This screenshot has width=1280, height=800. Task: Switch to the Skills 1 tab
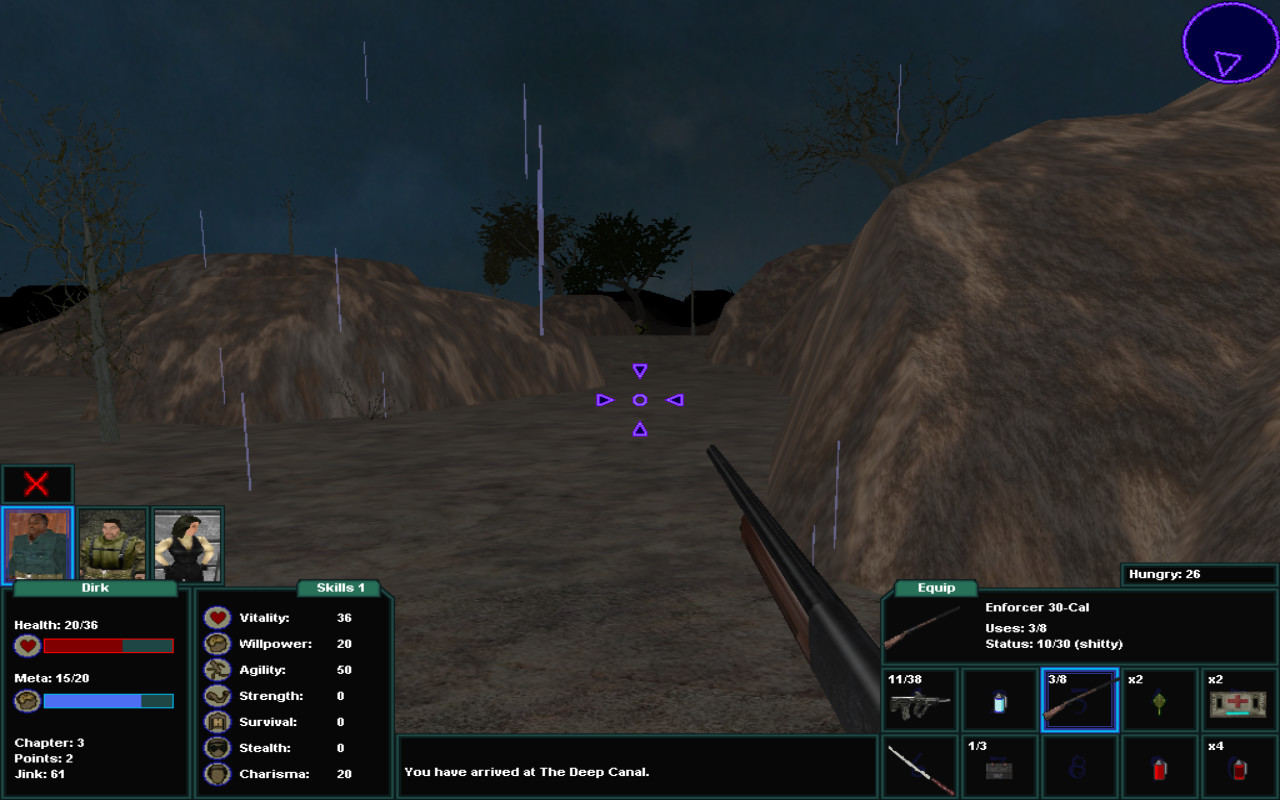pos(340,587)
